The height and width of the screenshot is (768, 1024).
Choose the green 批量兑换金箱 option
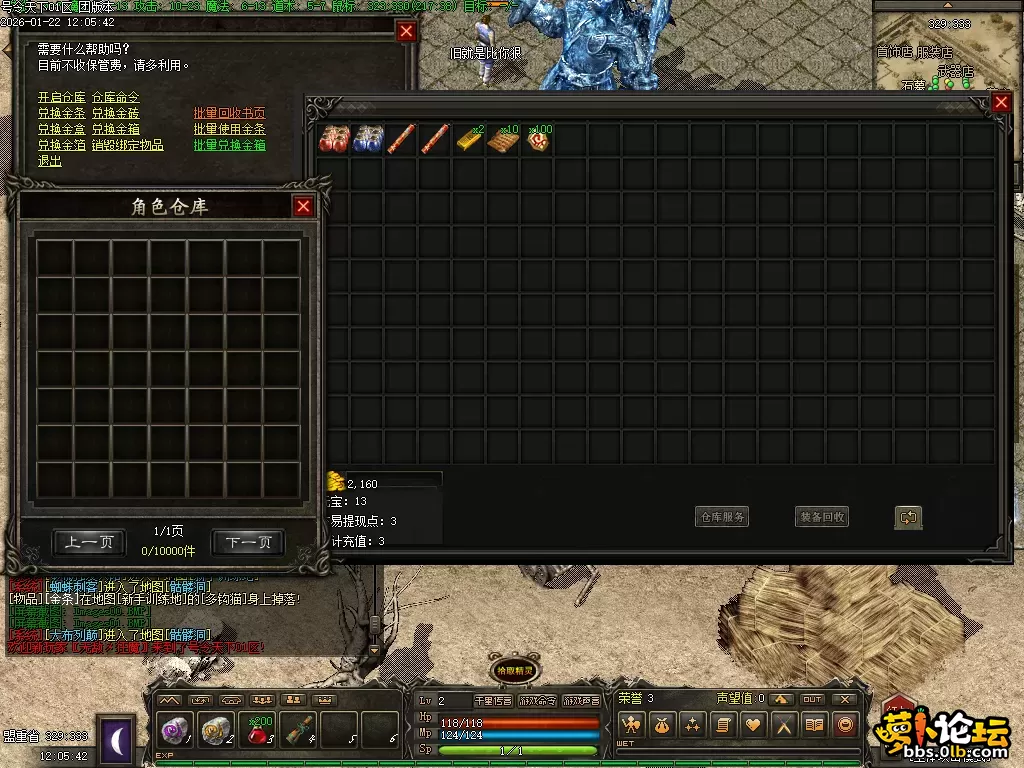229,145
